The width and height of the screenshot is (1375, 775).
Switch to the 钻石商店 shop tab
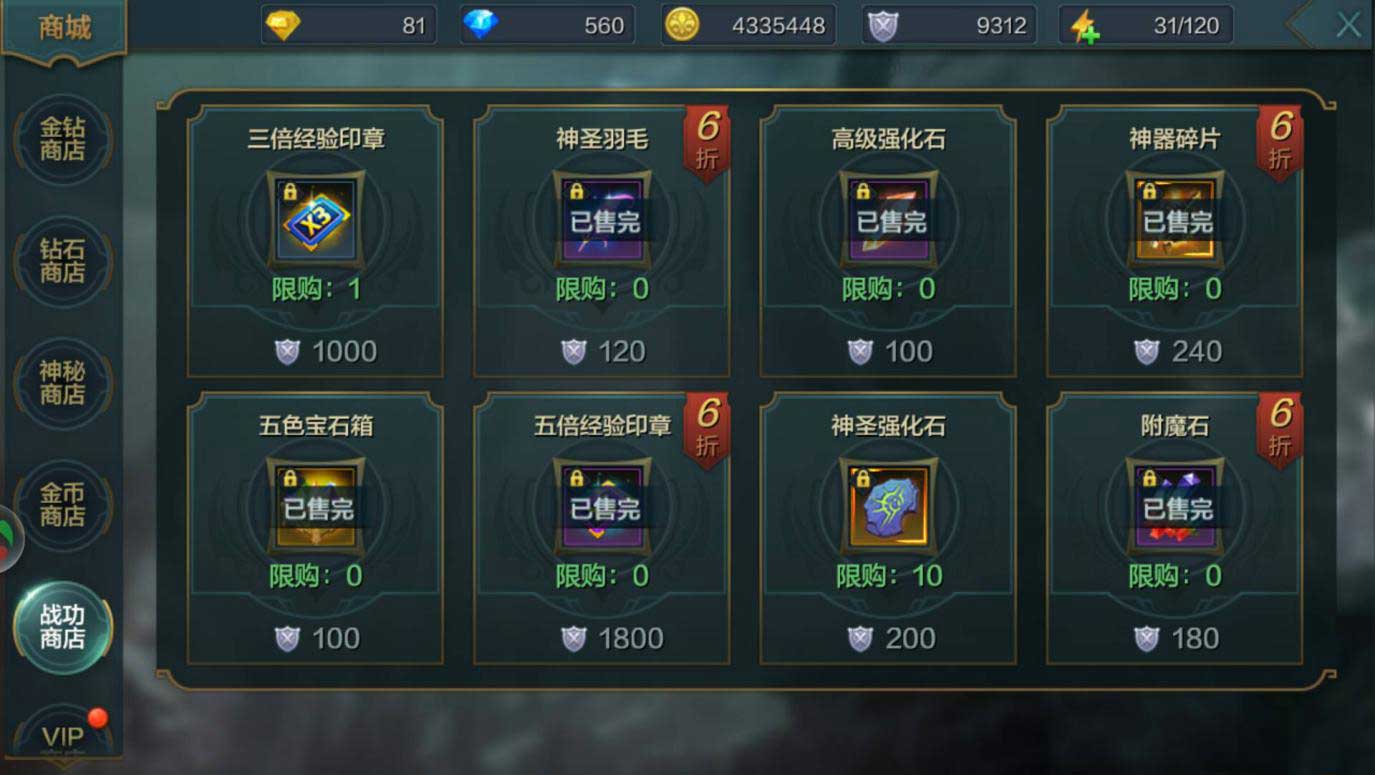tap(62, 261)
